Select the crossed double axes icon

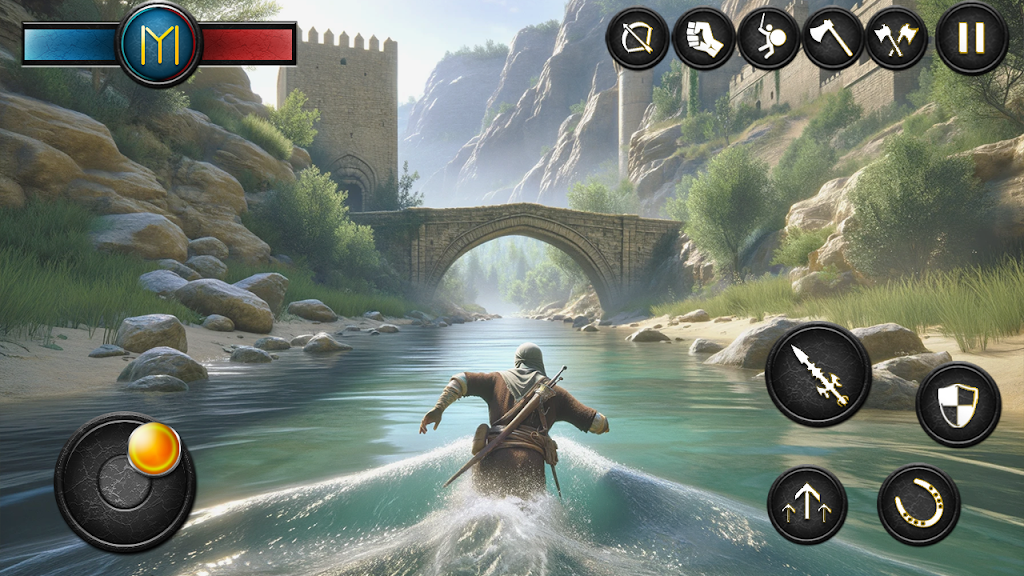[896, 38]
